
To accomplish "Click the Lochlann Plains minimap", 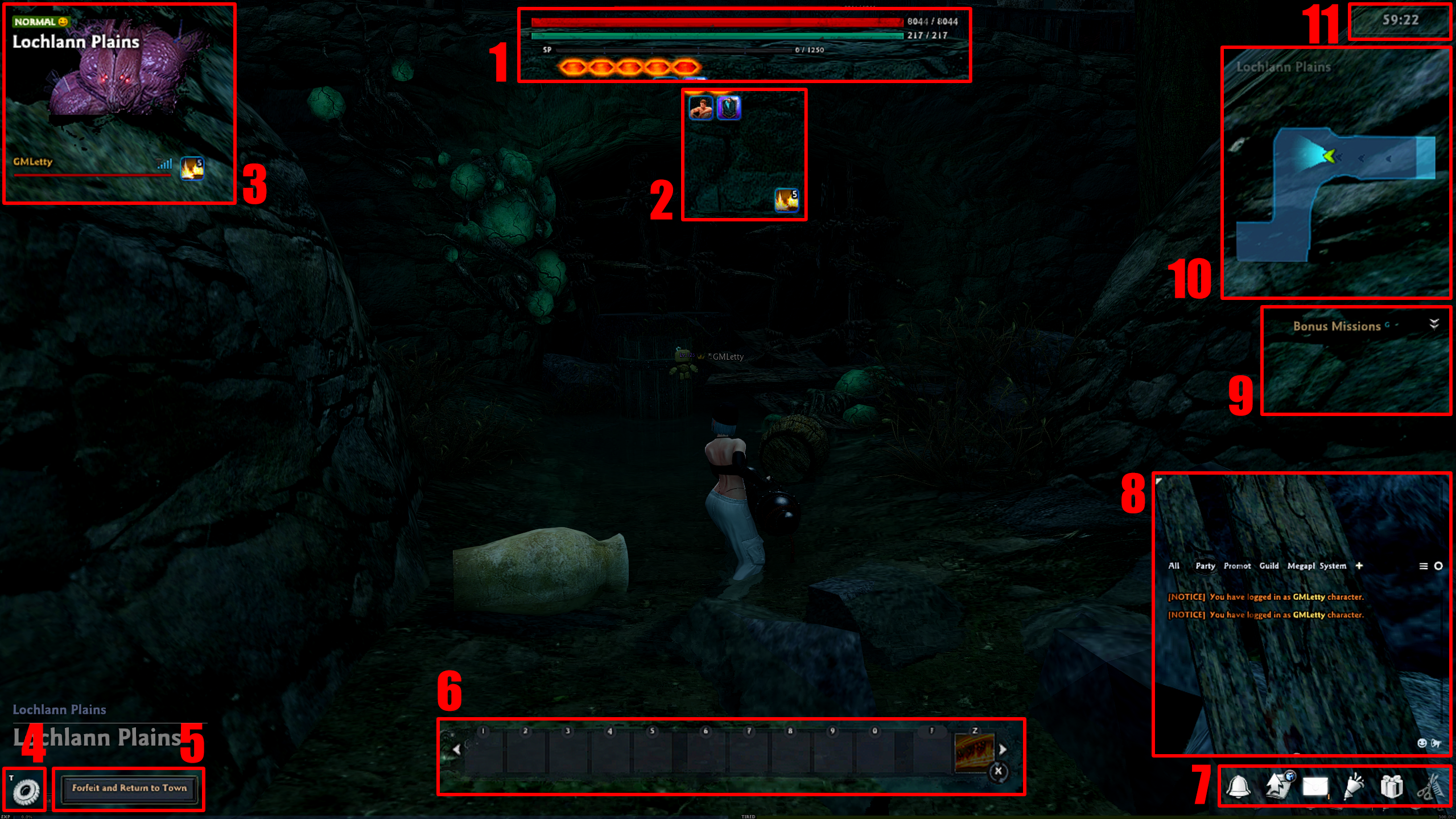I will point(1335,172).
